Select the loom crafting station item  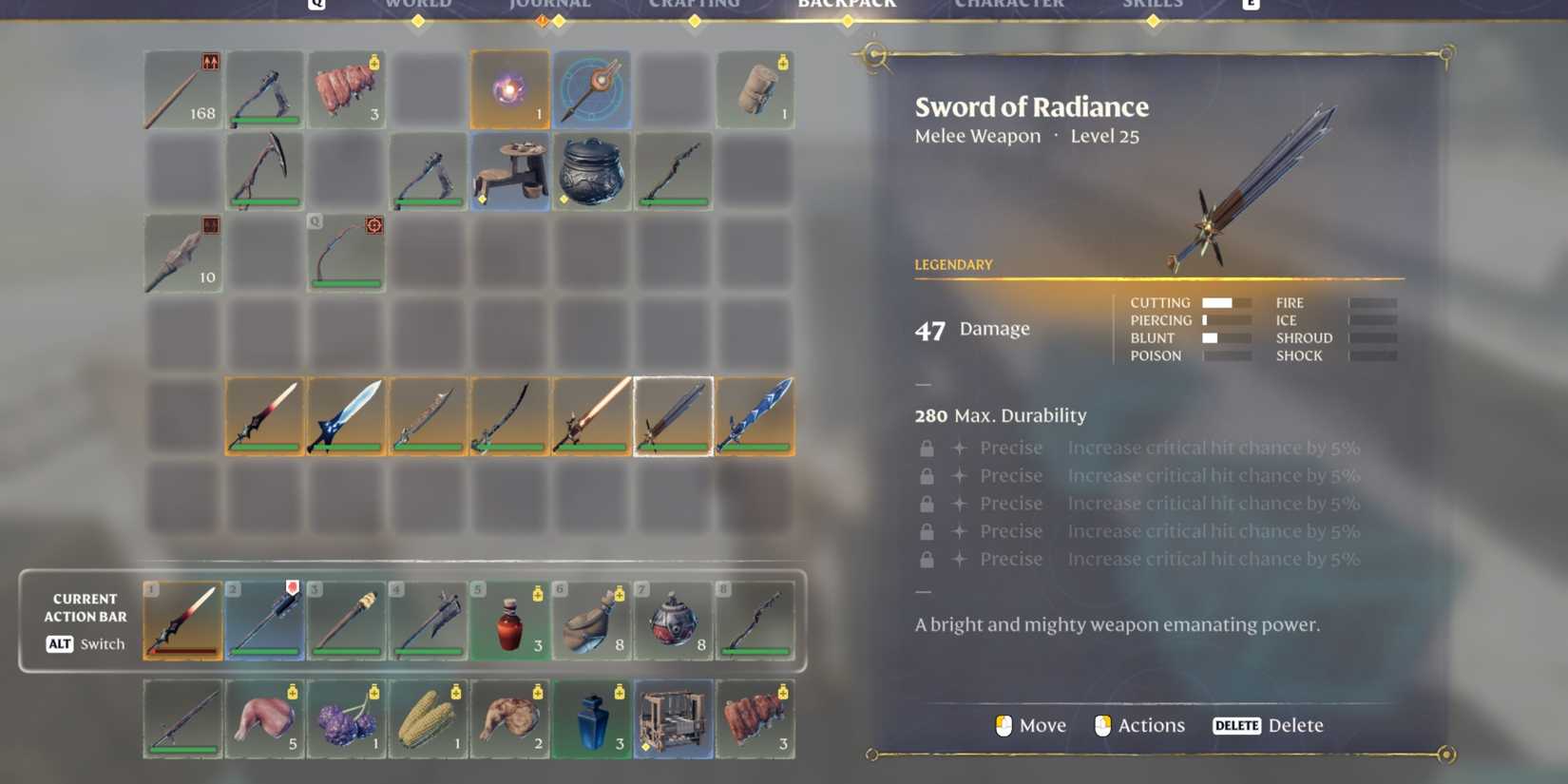click(x=673, y=718)
